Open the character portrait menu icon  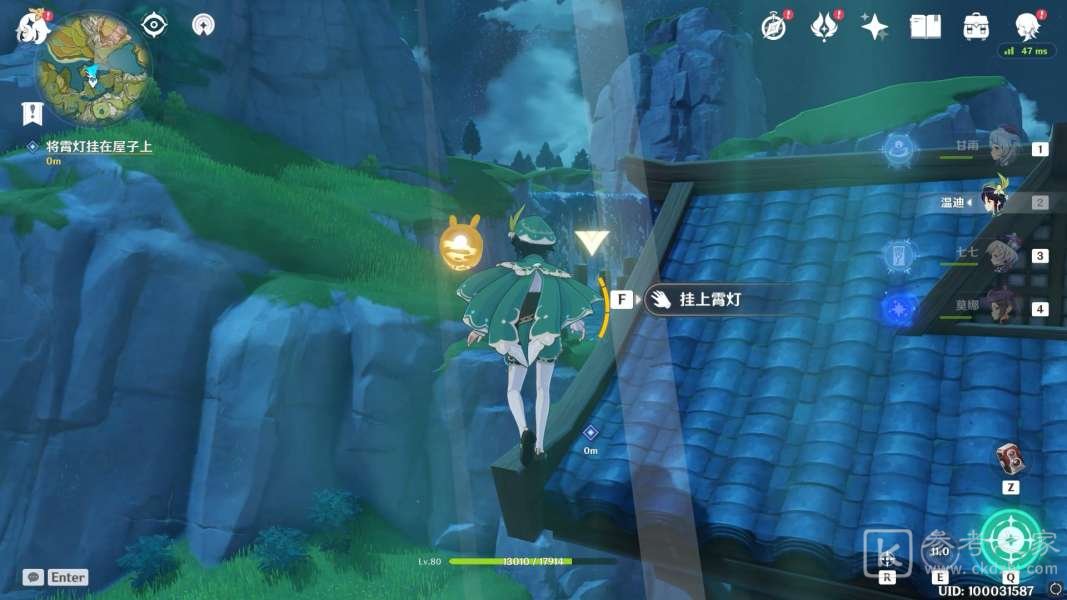pos(1026,26)
